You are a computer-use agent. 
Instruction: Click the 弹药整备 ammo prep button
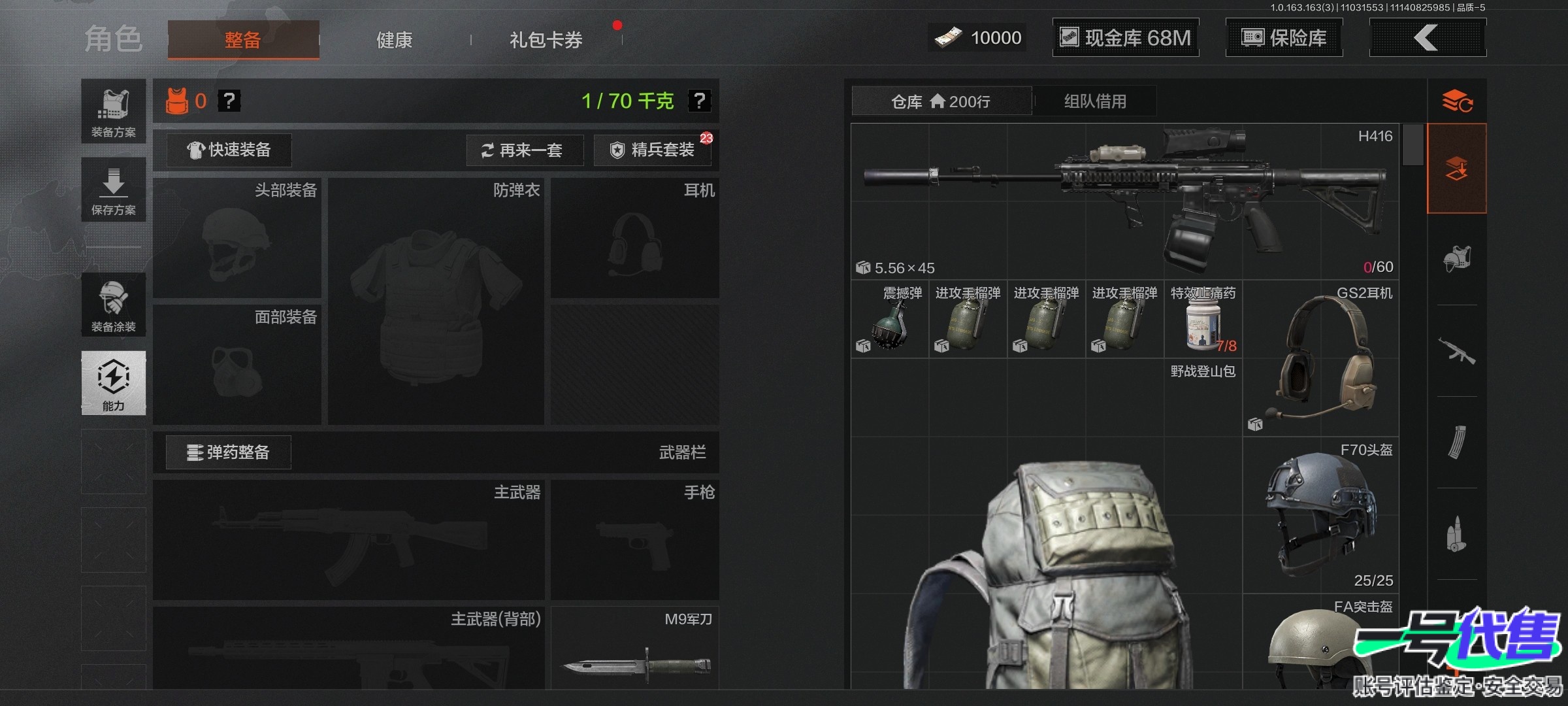pos(228,452)
